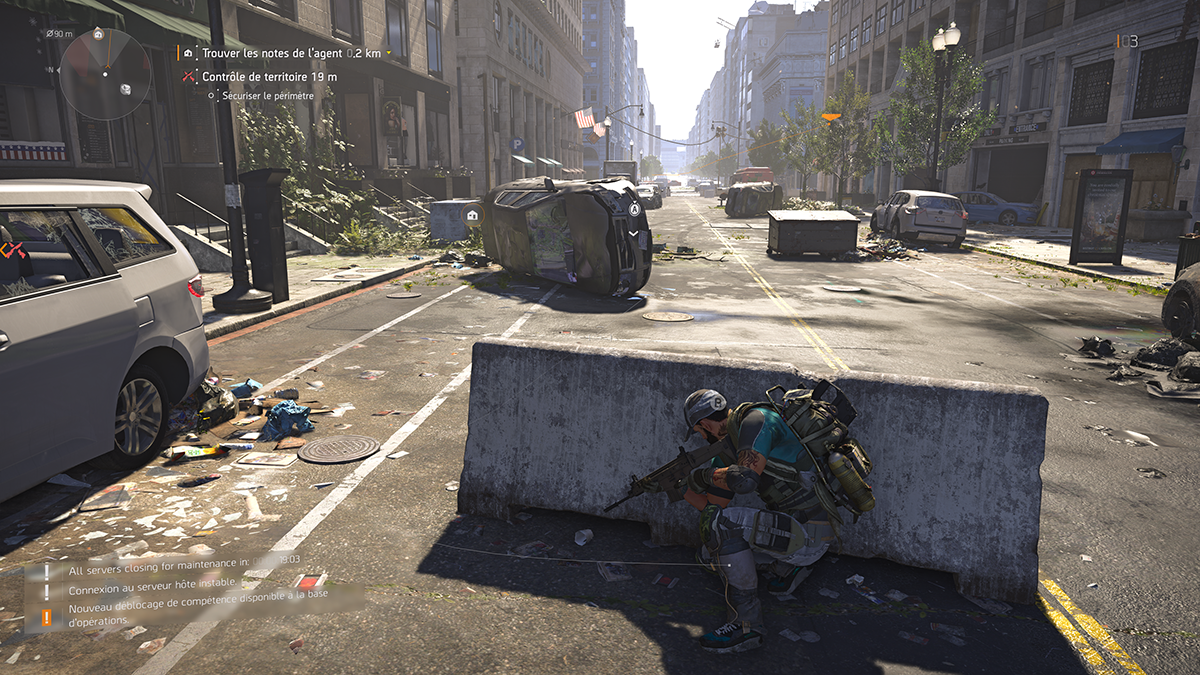1200x675 pixels.
Task: Click the safe house marker icon
Action: [x=472, y=214]
